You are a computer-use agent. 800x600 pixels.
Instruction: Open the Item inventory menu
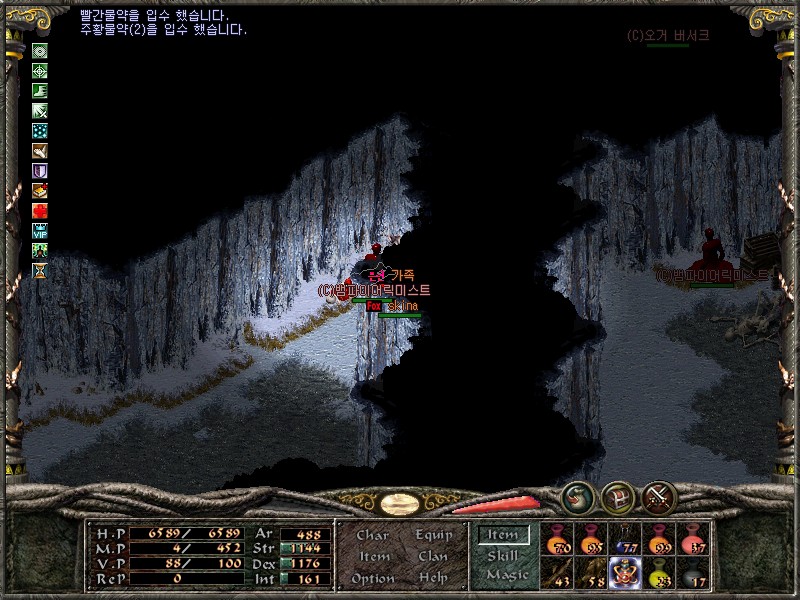tap(374, 556)
